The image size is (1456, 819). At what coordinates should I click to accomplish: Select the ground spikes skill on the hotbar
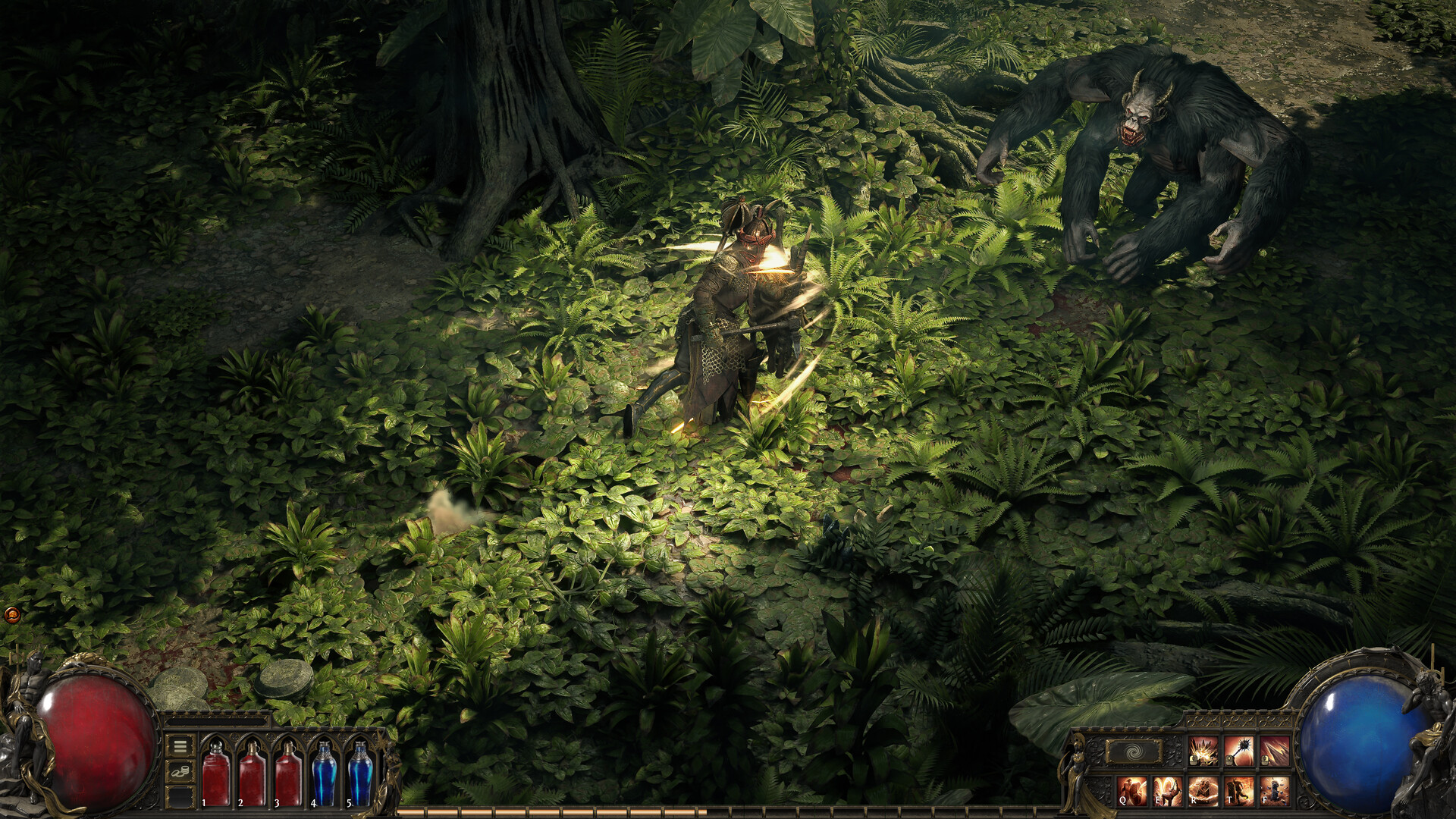point(1276,750)
